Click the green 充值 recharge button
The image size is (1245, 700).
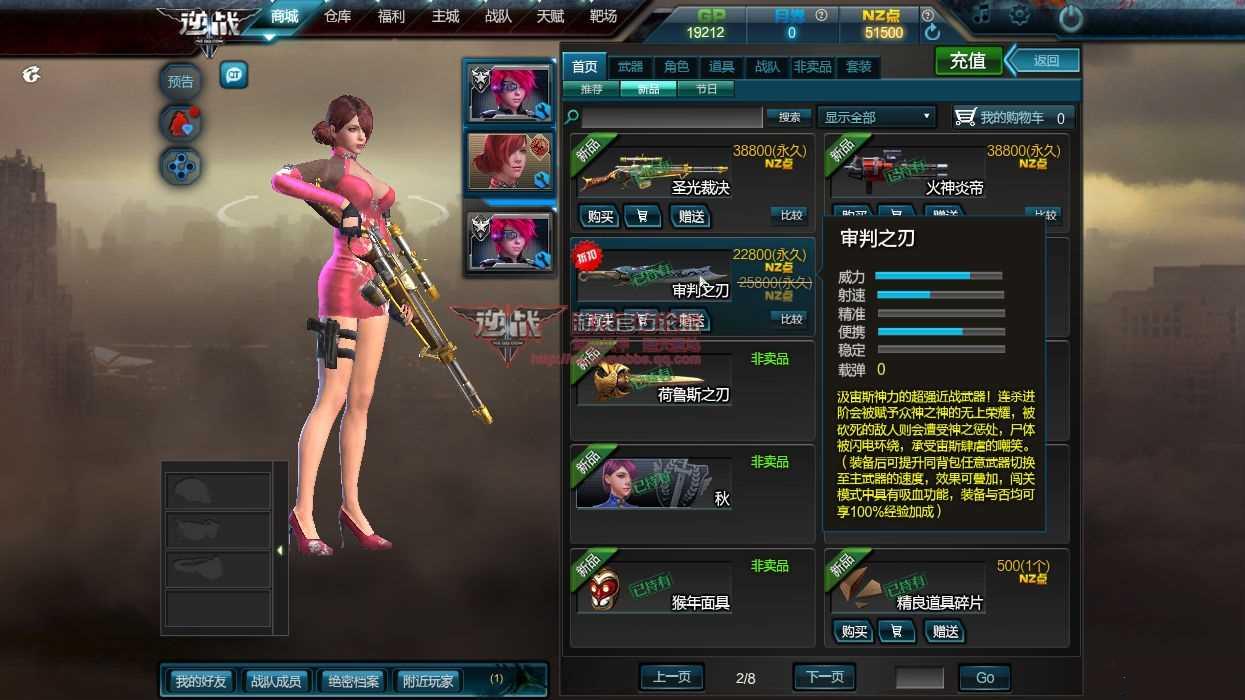[x=967, y=61]
